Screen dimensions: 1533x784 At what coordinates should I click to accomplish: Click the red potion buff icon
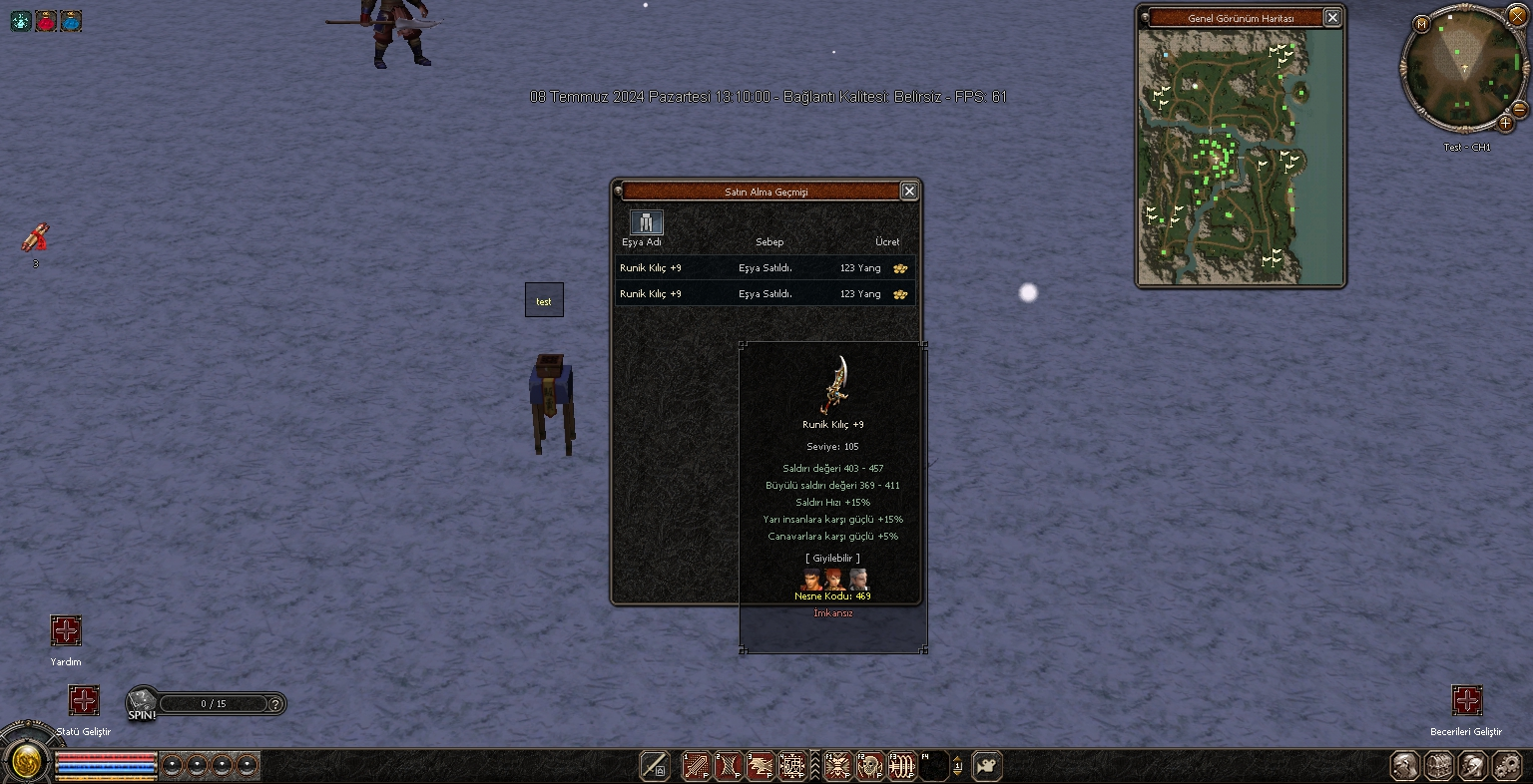click(x=46, y=20)
